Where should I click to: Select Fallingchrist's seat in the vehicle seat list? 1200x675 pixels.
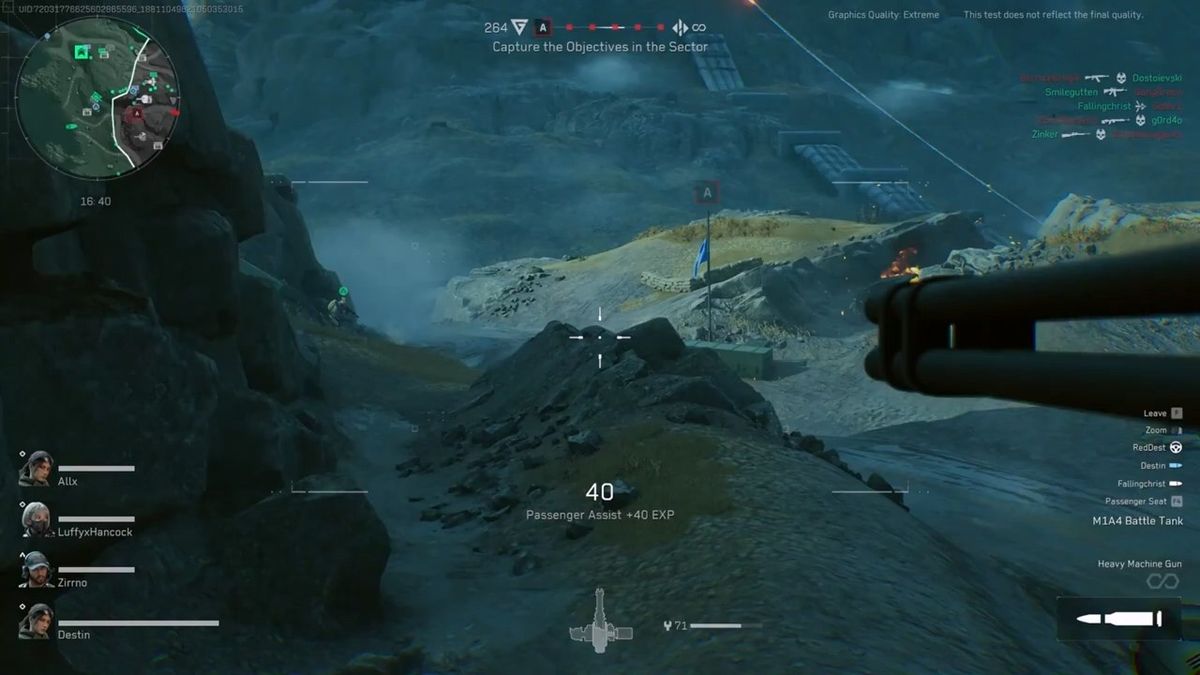point(1176,484)
